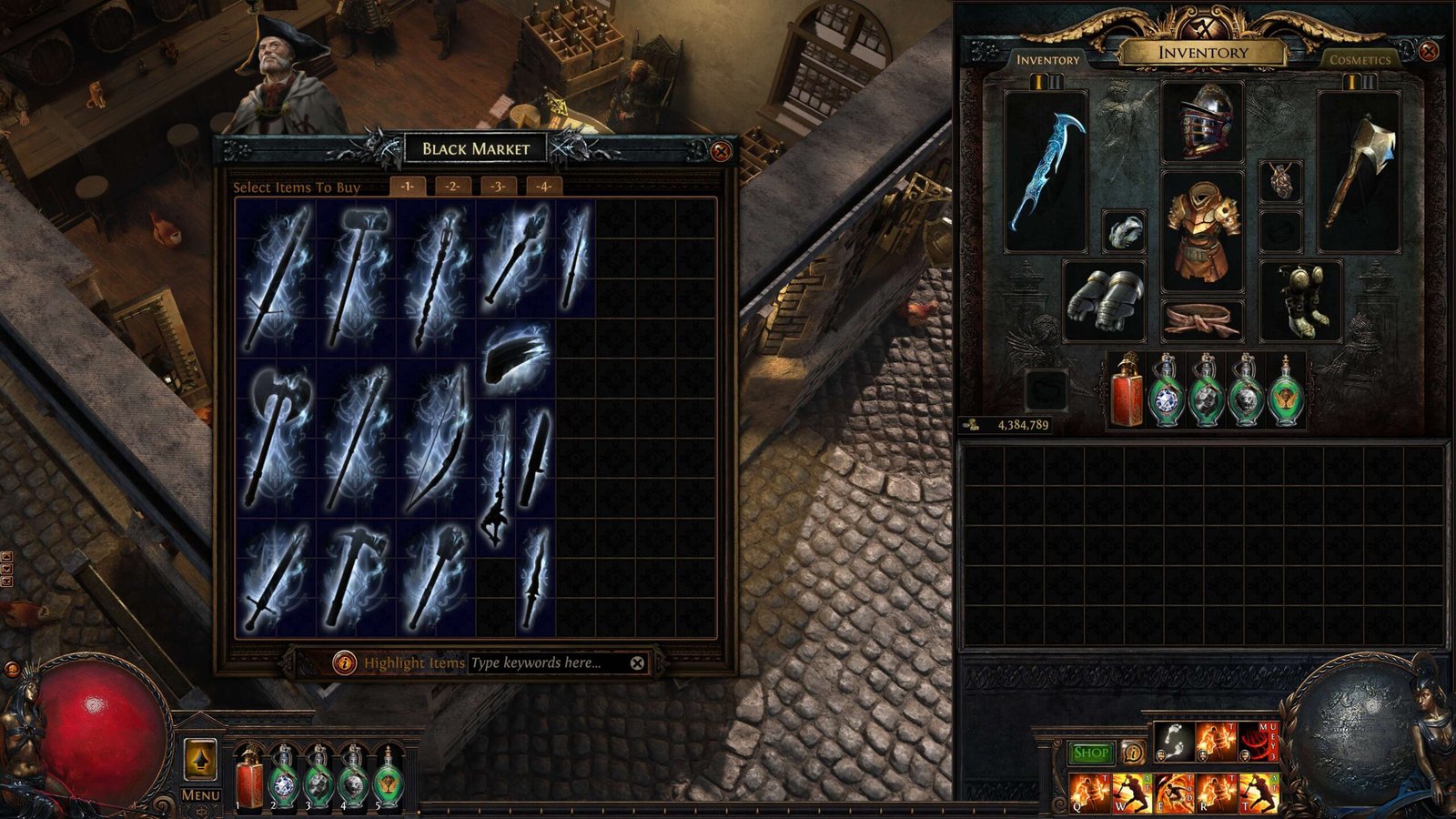Viewport: 1456px width, 819px height.
Task: Open Black Market tab -3-
Action: pyautogui.click(x=498, y=187)
